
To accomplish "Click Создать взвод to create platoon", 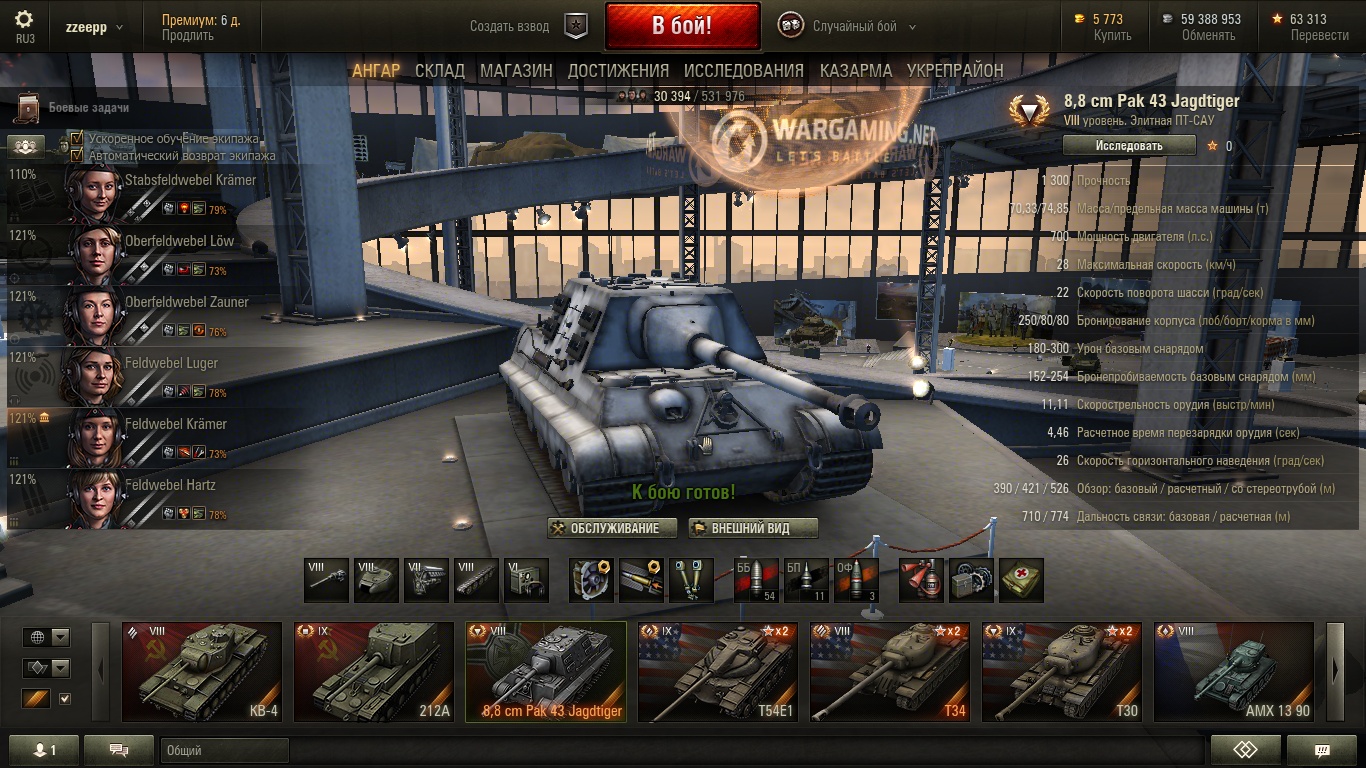I will pos(510,27).
